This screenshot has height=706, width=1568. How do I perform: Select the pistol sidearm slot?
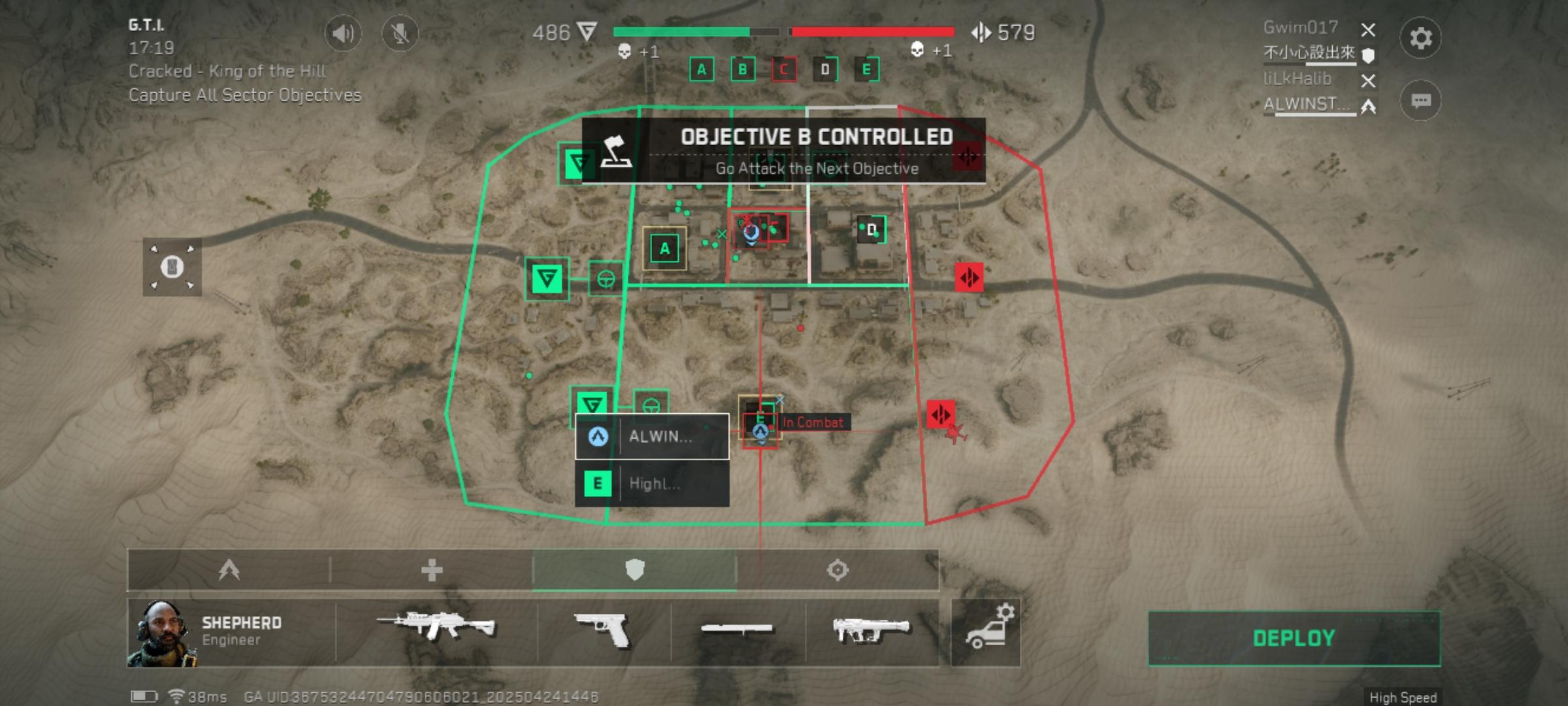[604, 630]
